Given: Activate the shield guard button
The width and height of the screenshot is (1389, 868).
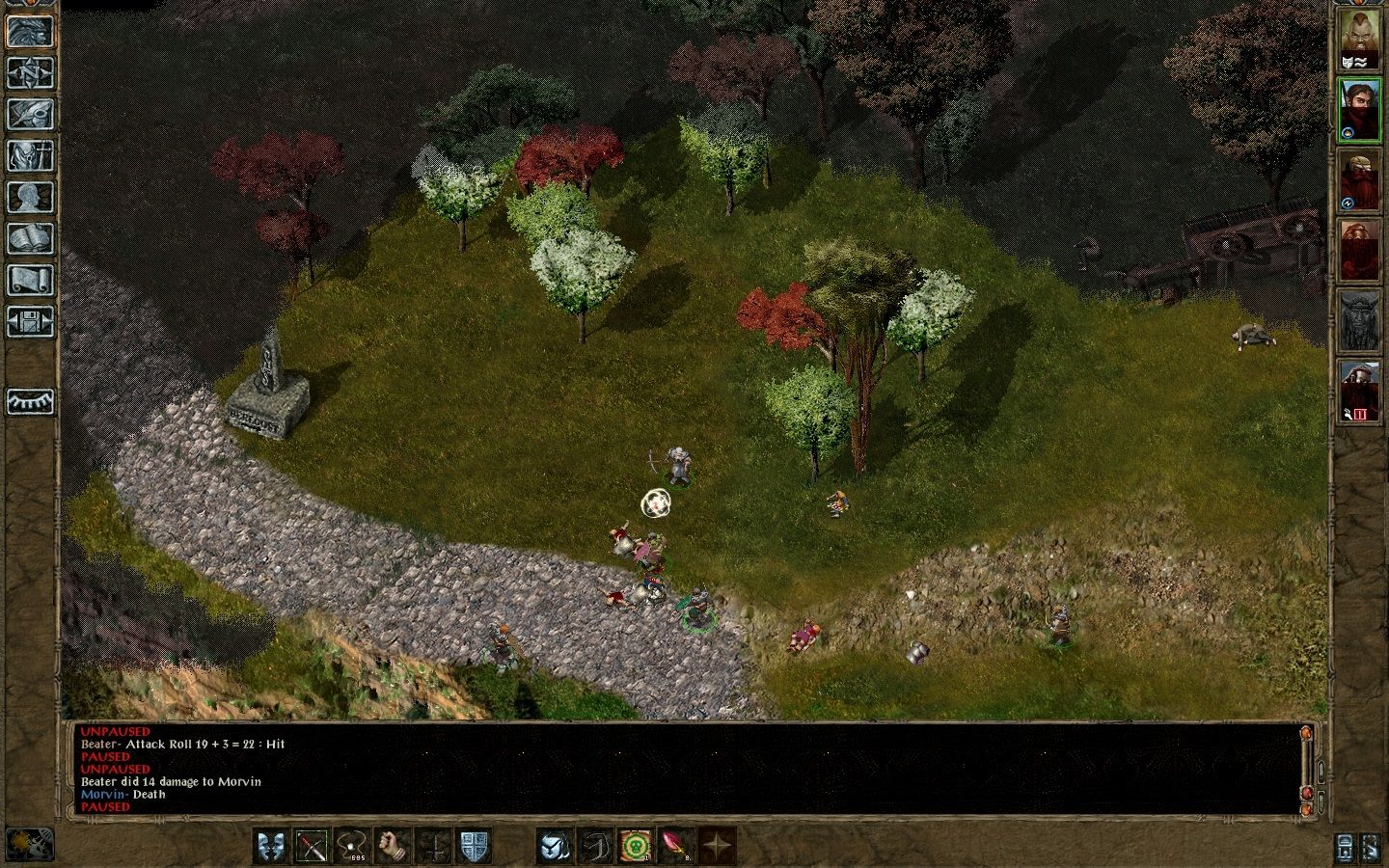Looking at the screenshot, I should (475, 846).
